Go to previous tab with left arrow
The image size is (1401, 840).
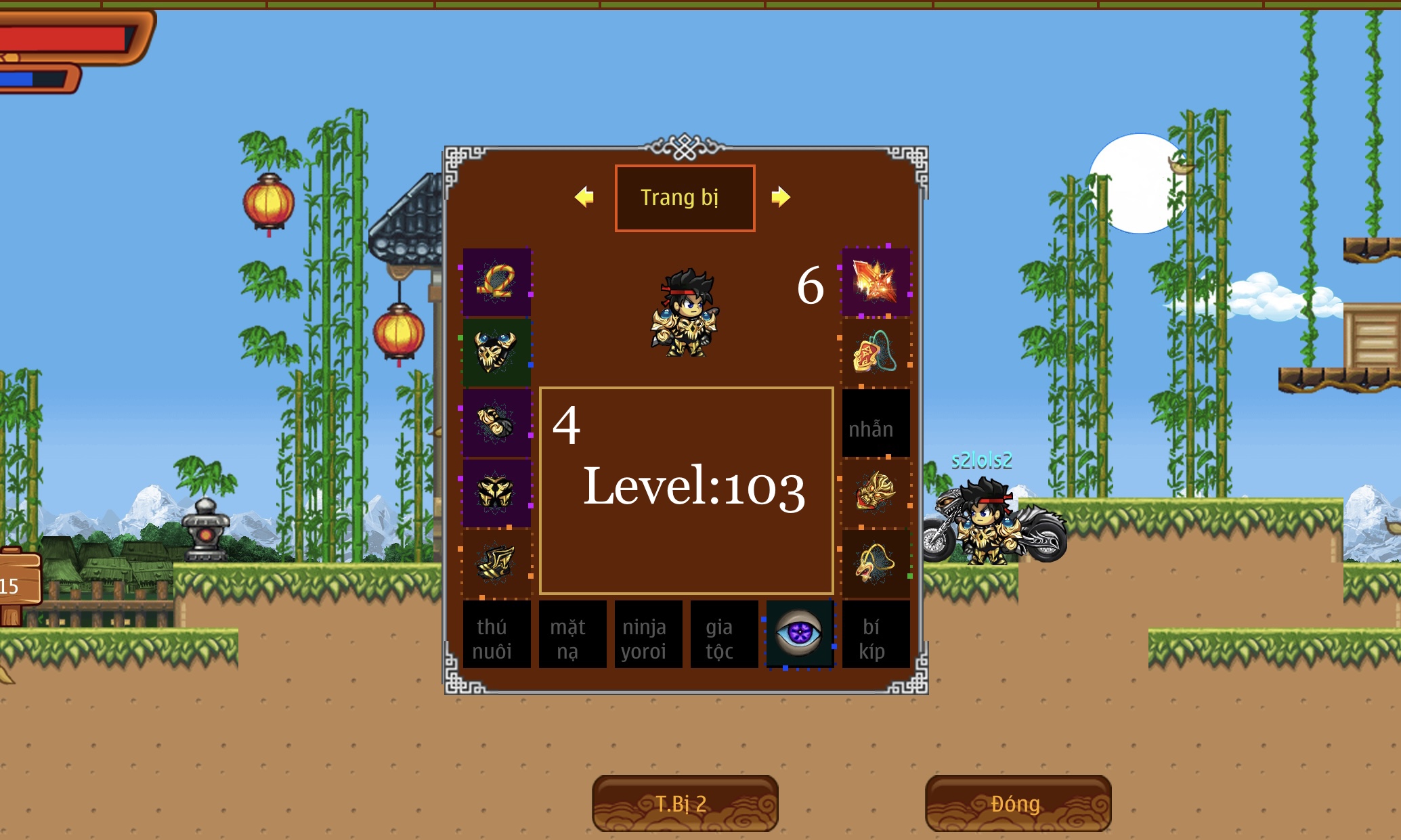click(x=584, y=197)
